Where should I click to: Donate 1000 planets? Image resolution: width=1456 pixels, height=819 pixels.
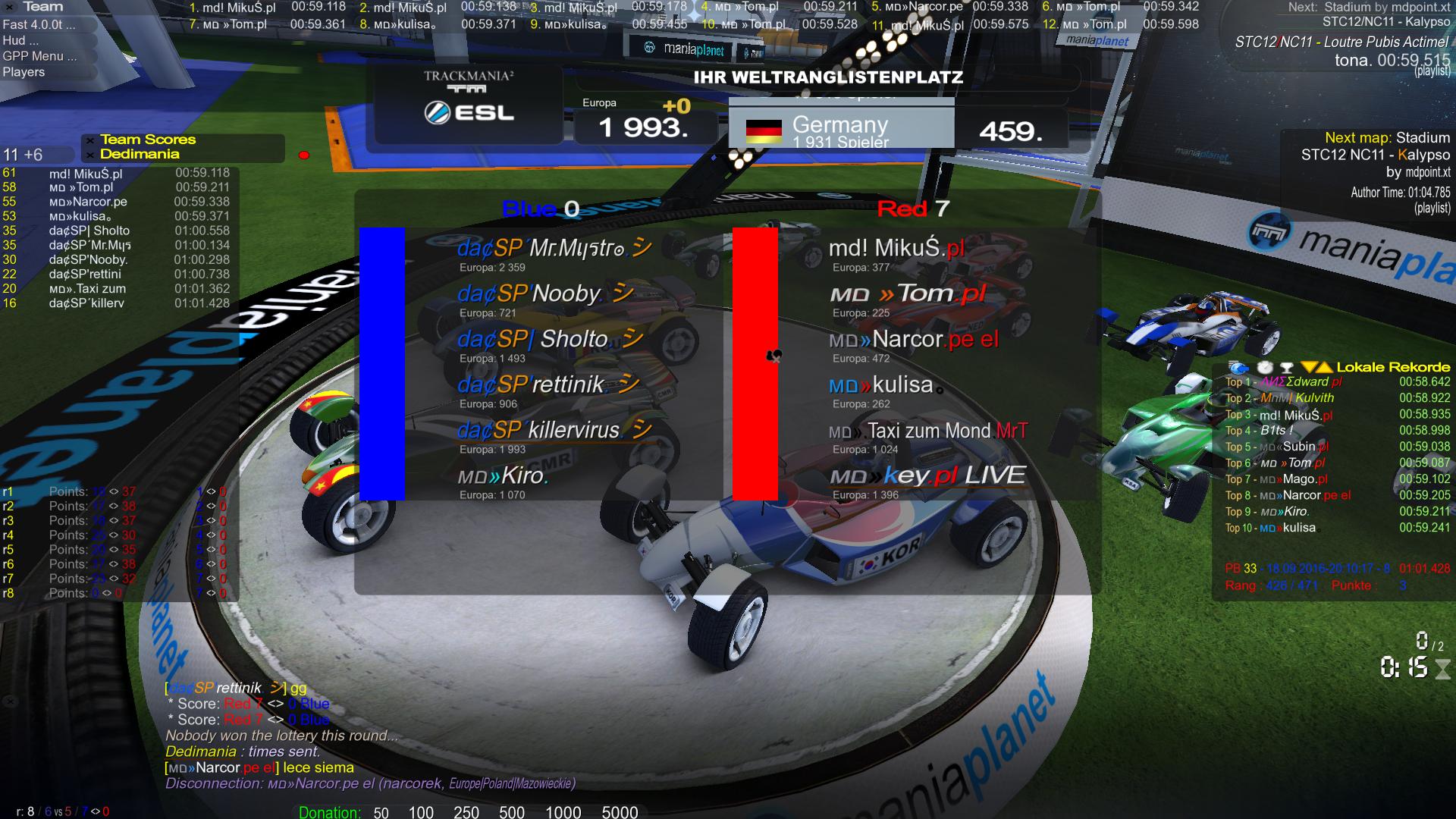pyautogui.click(x=563, y=812)
